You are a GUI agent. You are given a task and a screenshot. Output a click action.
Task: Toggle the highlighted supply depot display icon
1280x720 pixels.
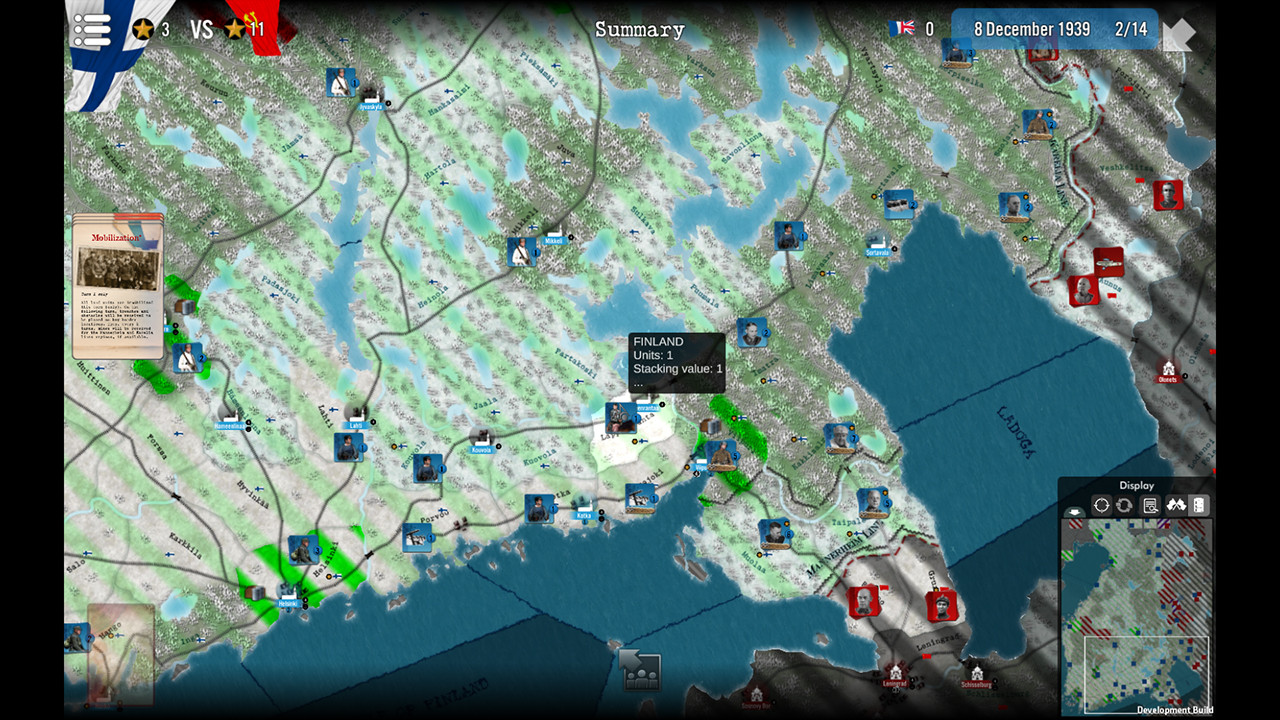pos(1199,505)
